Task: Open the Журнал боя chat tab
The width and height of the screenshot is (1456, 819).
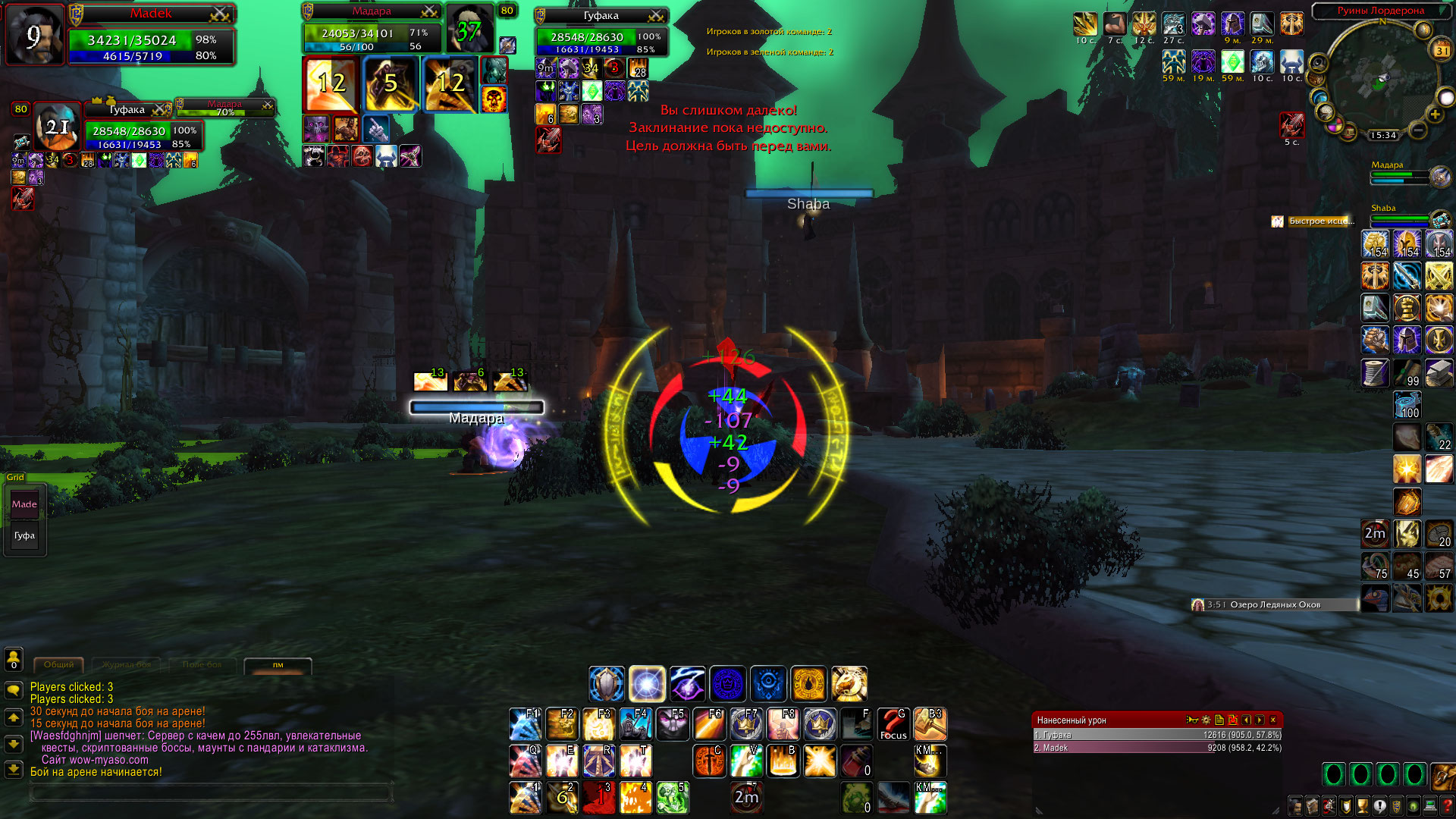Action: (127, 665)
